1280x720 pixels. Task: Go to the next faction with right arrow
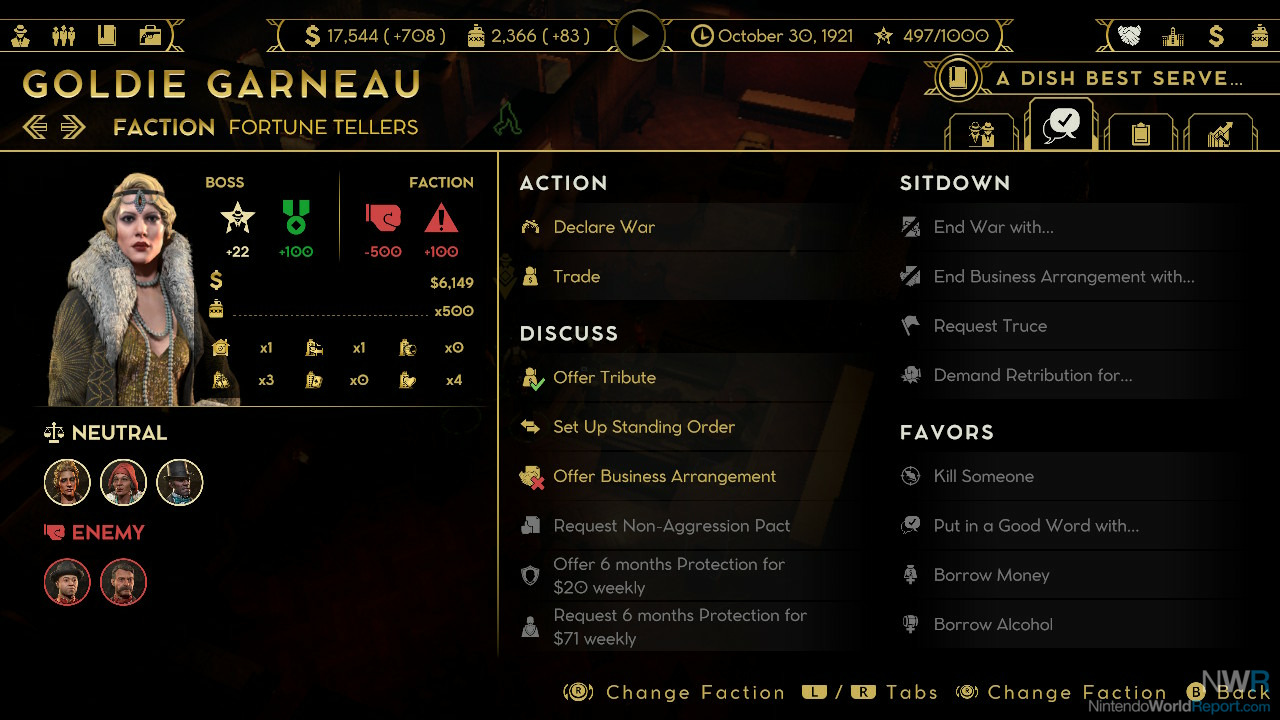pos(72,127)
